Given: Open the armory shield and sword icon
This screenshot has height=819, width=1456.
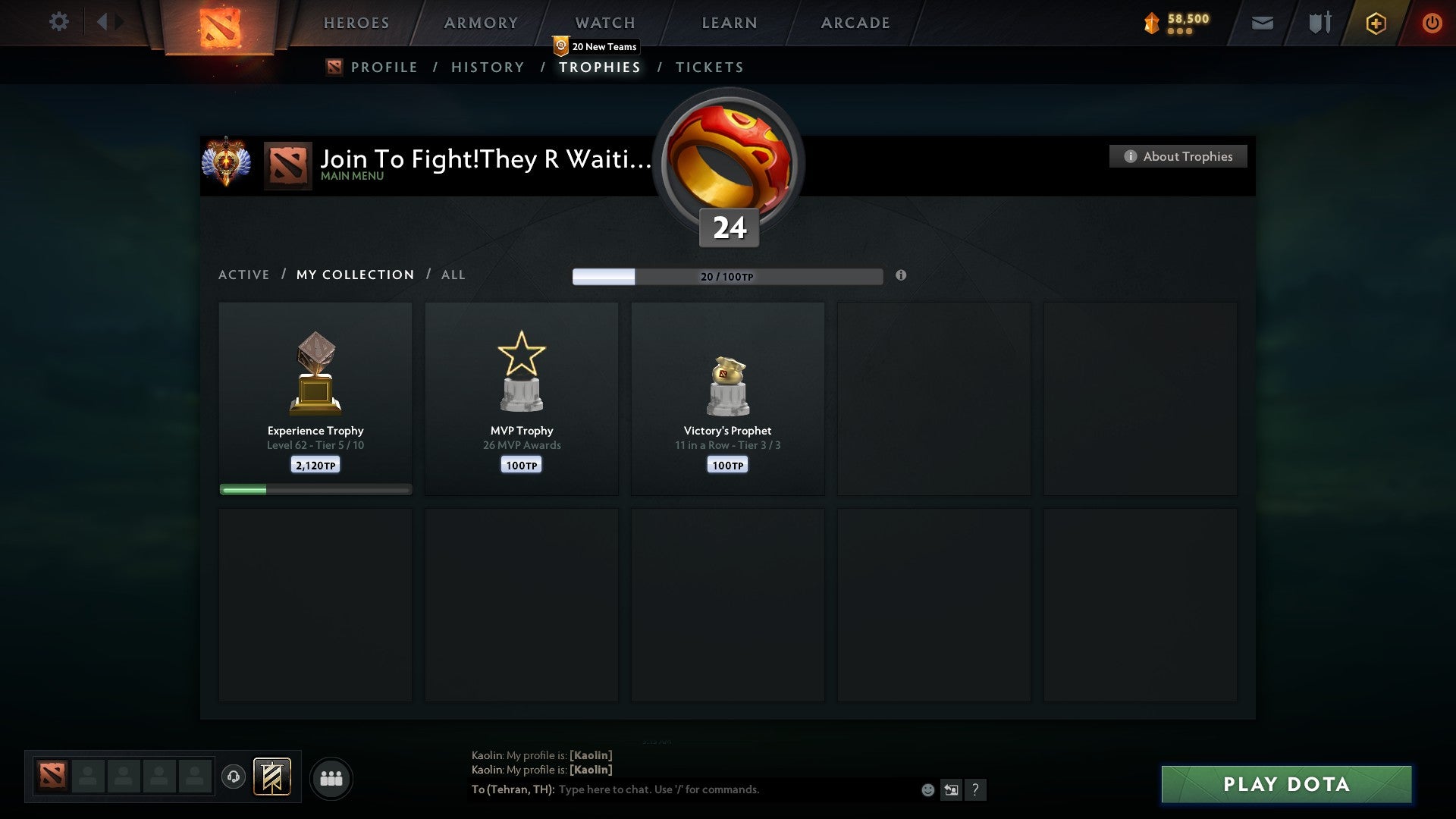Looking at the screenshot, I should click(x=1319, y=23).
